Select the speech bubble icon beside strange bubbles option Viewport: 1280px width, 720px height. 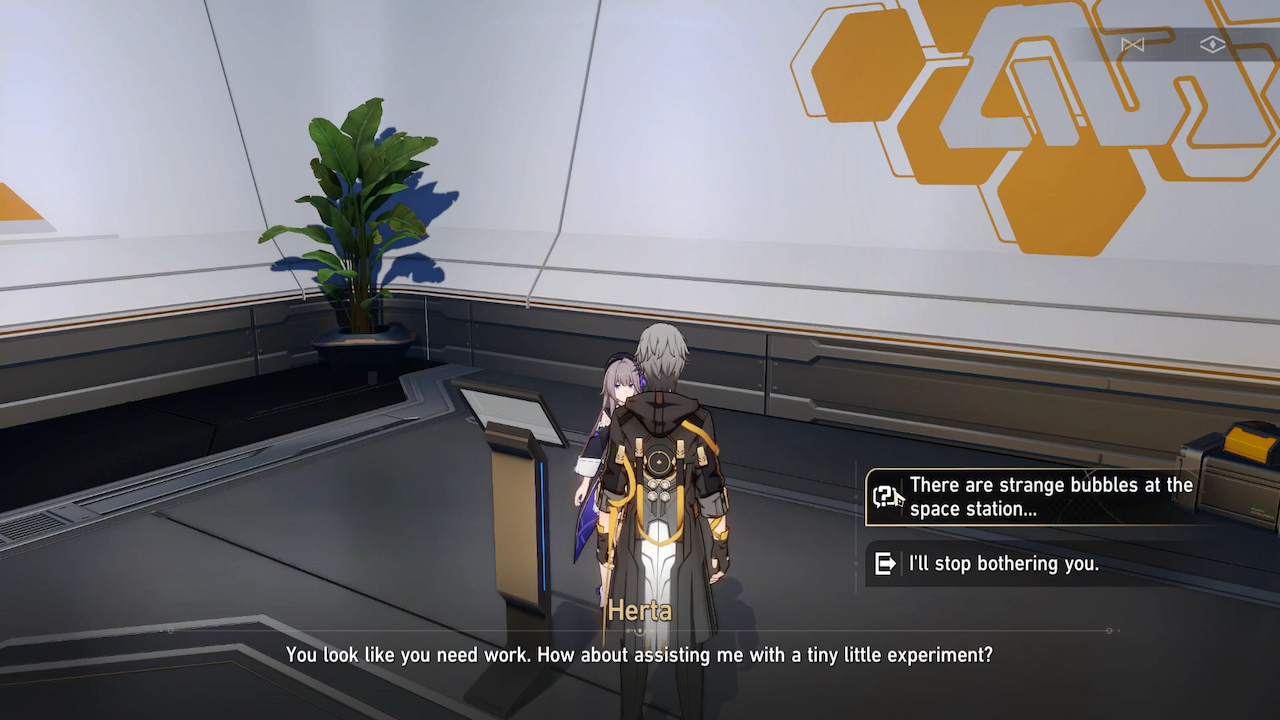tap(884, 497)
